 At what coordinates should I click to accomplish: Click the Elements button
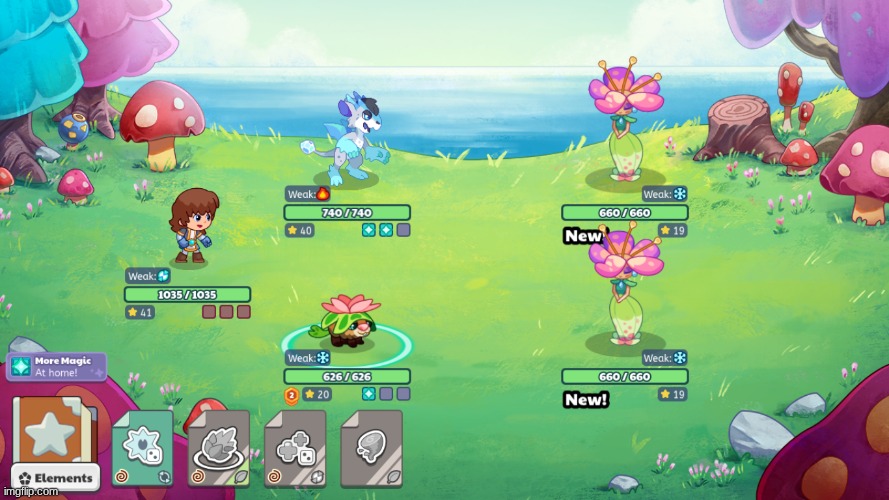coord(56,478)
